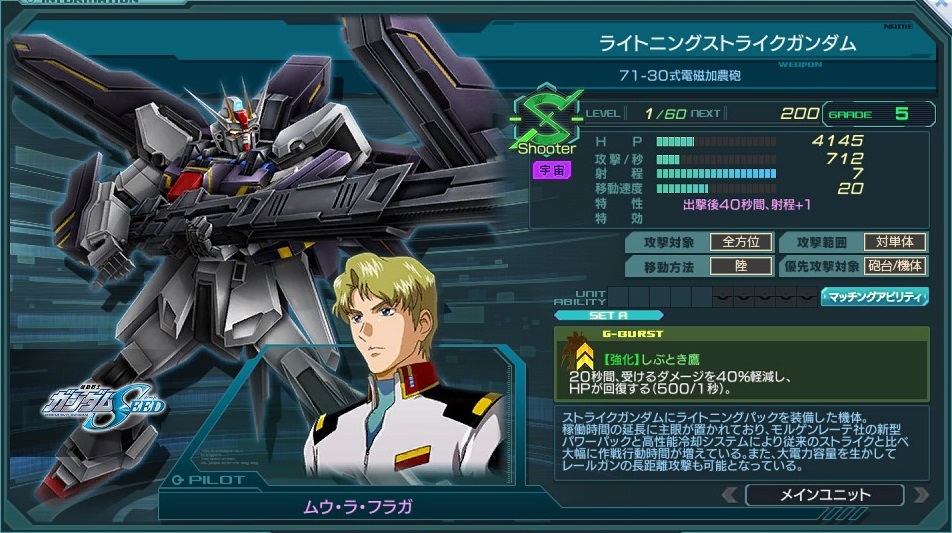952x533 pixels.
Task: Click the メインユニット selector label
Action: click(x=823, y=495)
